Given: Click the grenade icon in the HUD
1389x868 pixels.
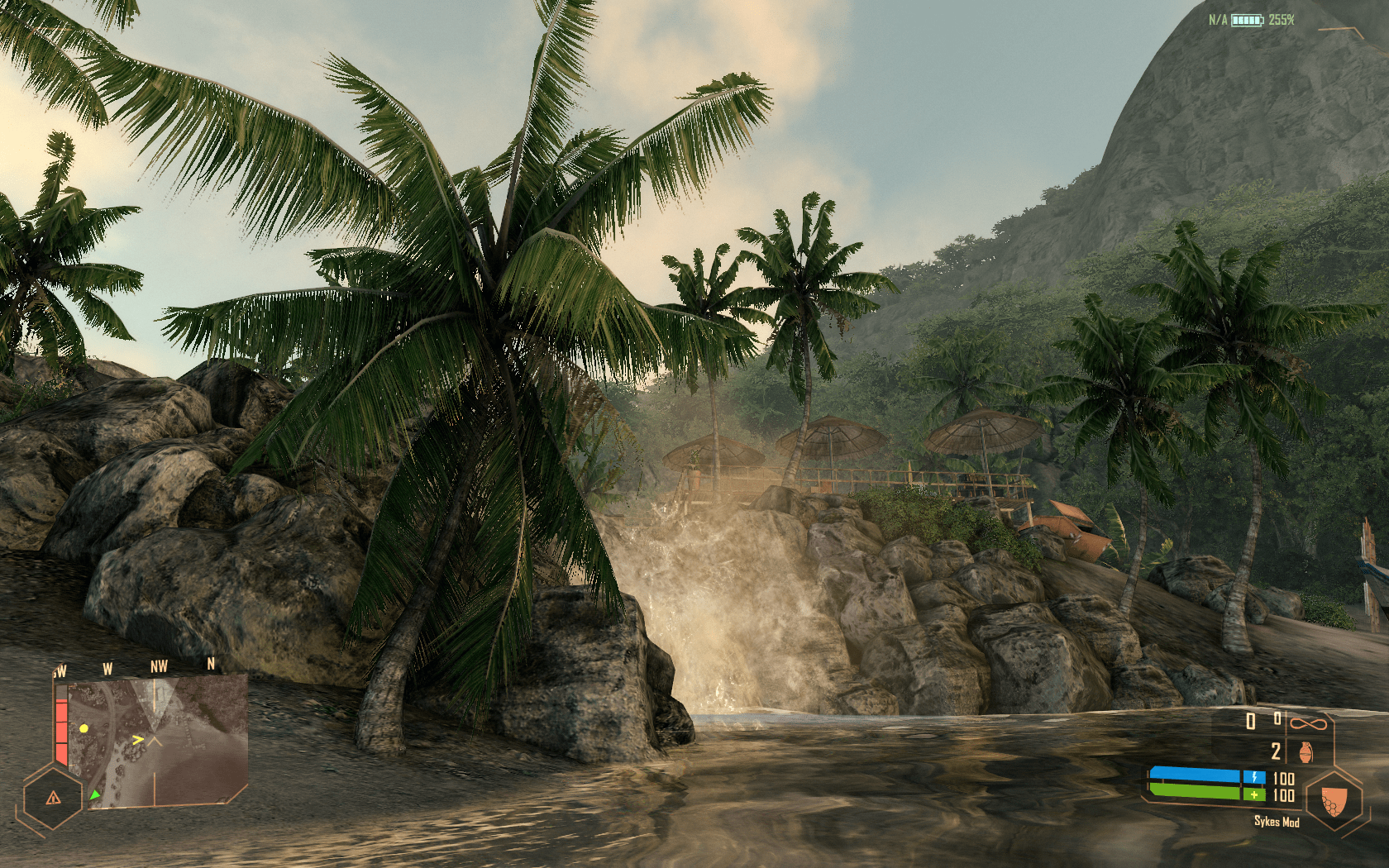Looking at the screenshot, I should (1305, 752).
